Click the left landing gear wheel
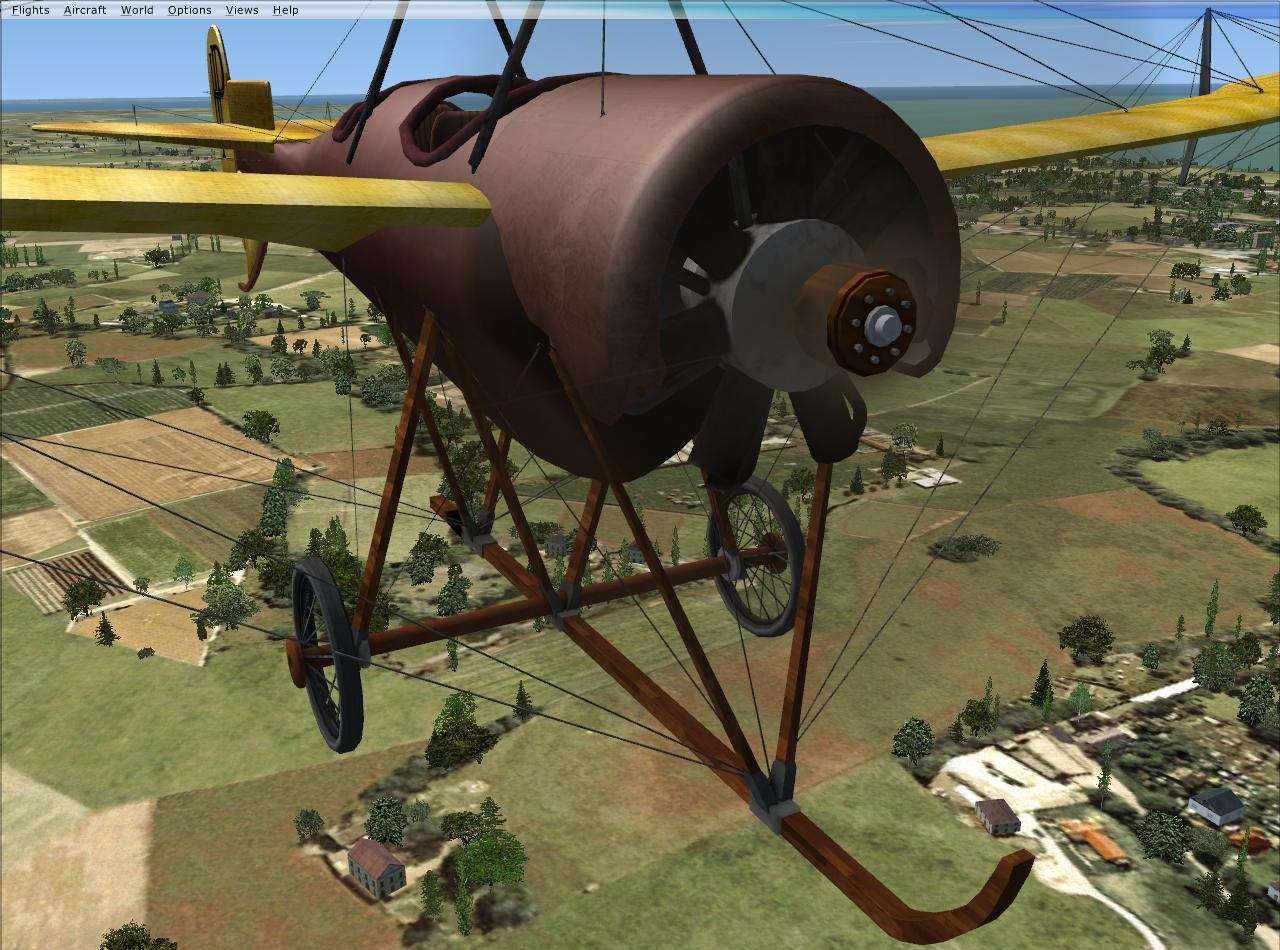 click(325, 655)
